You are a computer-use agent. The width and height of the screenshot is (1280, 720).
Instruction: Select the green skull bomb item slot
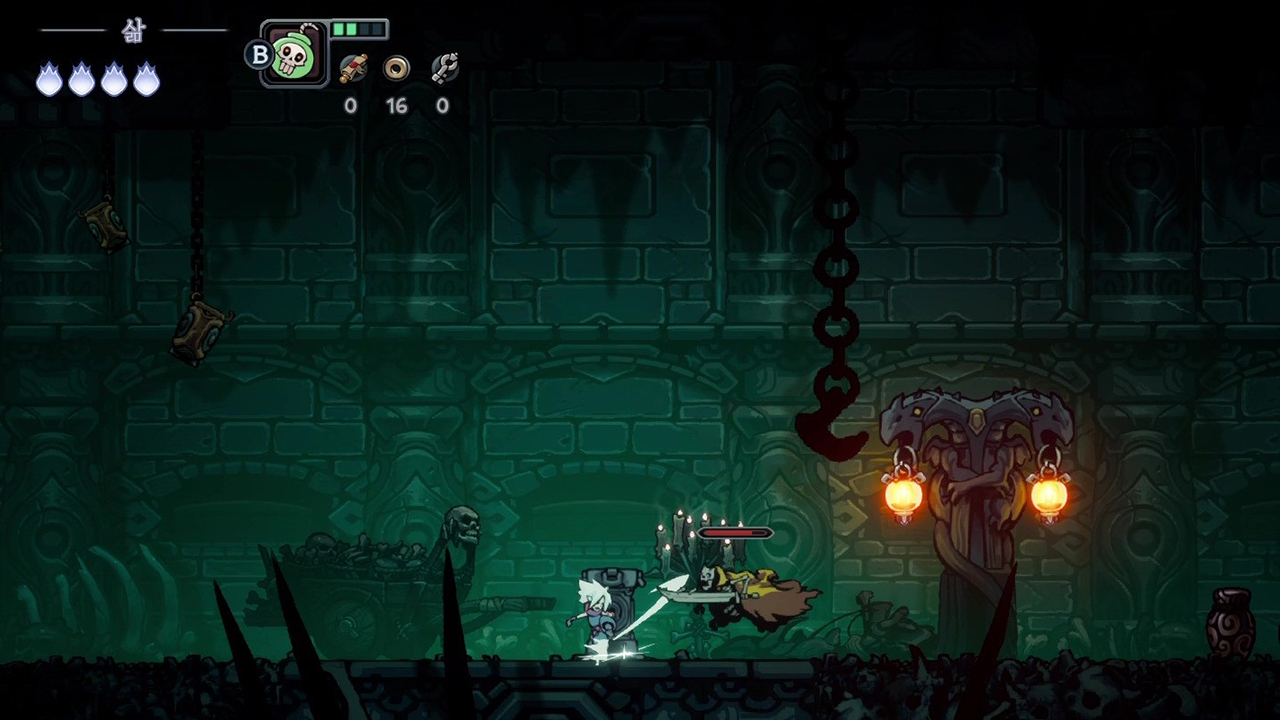click(x=295, y=54)
